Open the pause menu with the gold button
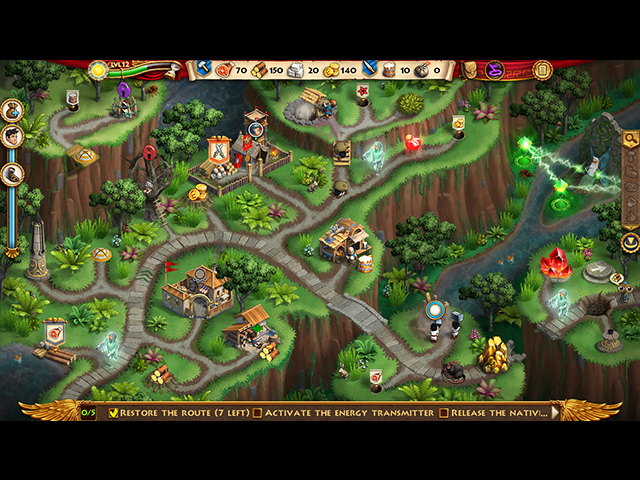Image resolution: width=640 pixels, height=480 pixels. point(543,70)
